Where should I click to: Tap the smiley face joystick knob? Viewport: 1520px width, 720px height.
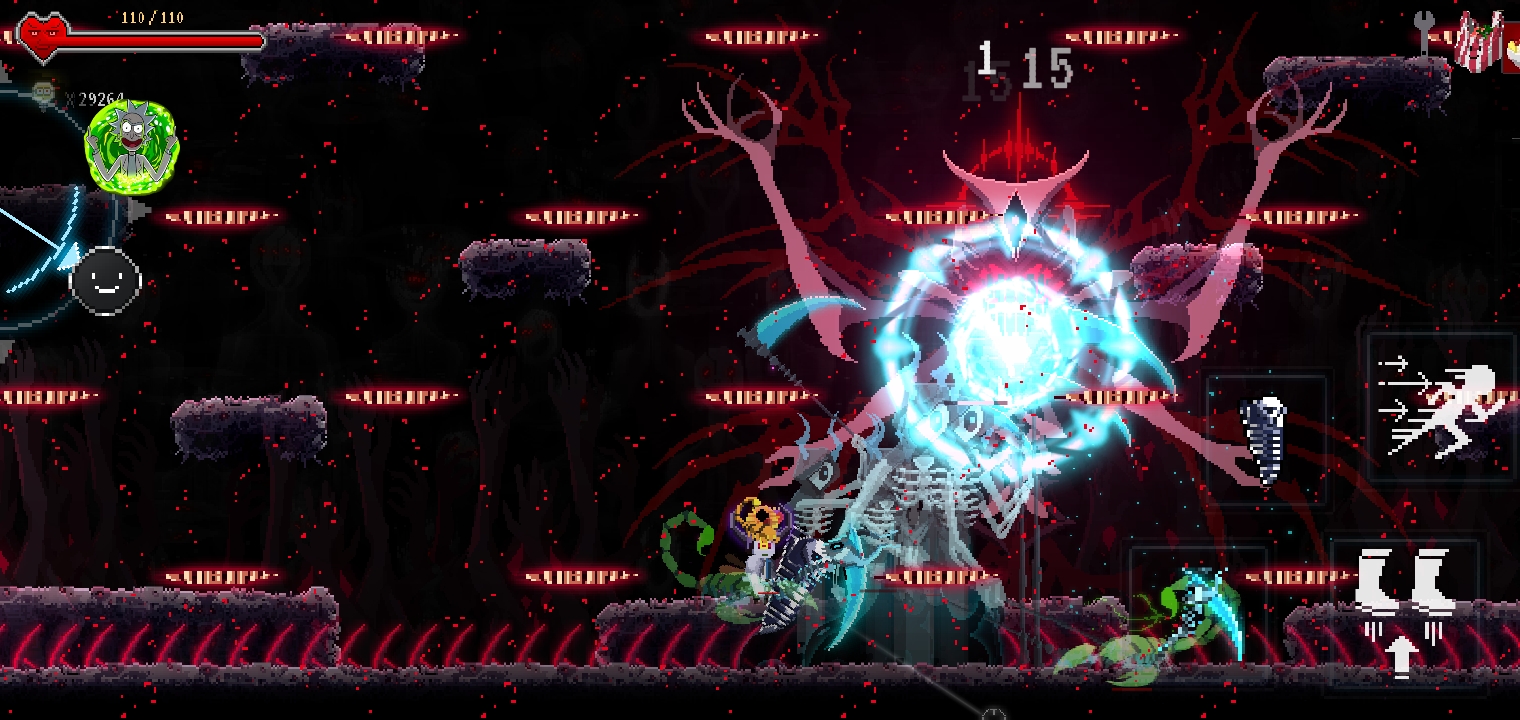point(105,281)
